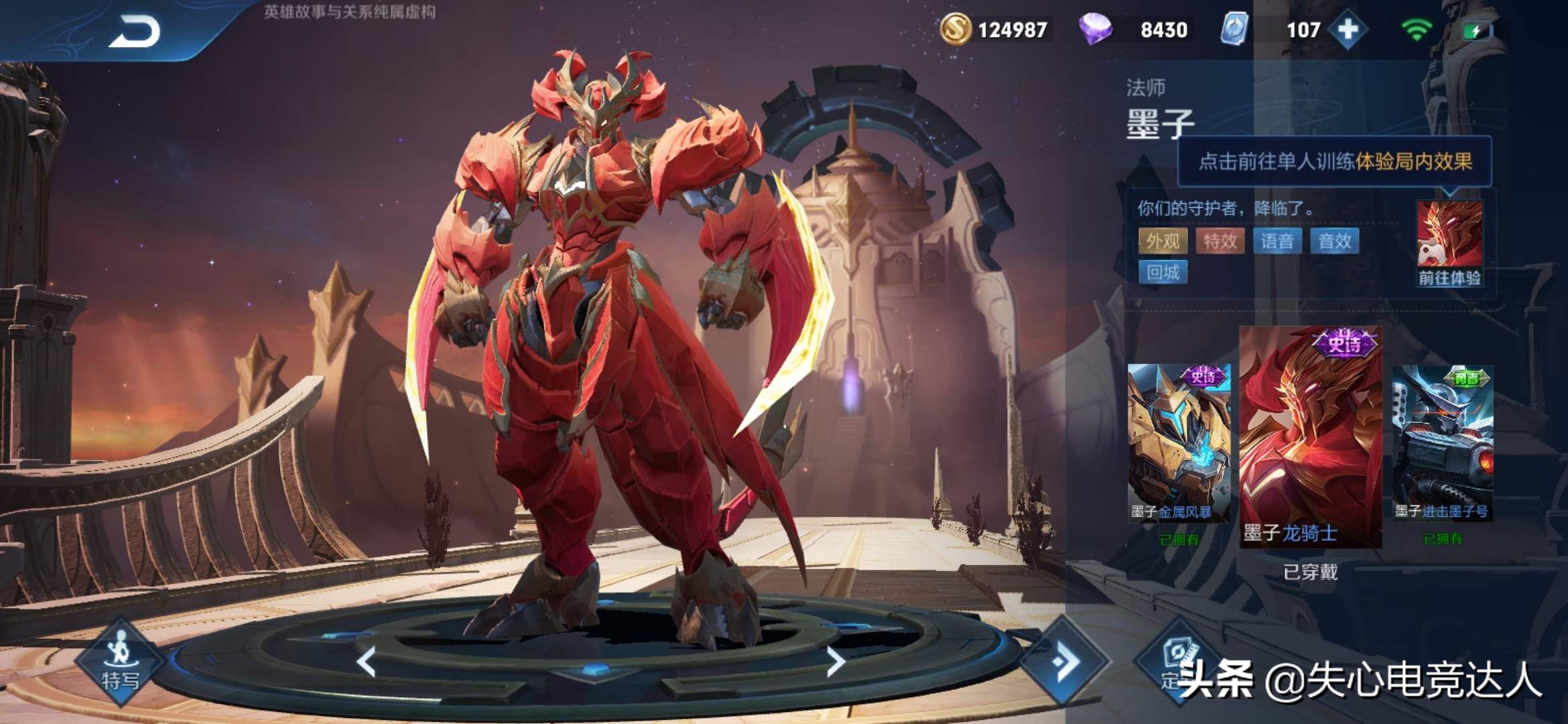Add more coupons with the plus button
The height and width of the screenshot is (724, 1568).
click(1348, 30)
